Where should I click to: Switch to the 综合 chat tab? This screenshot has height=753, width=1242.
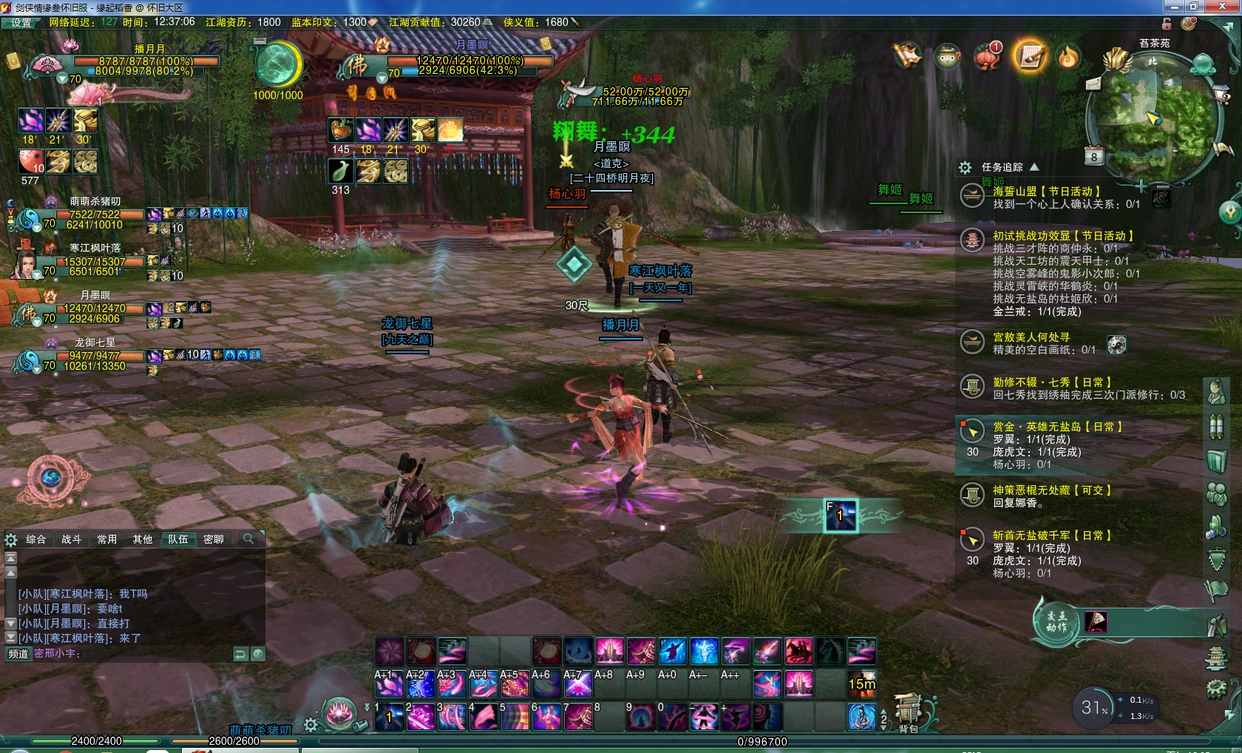tap(36, 539)
